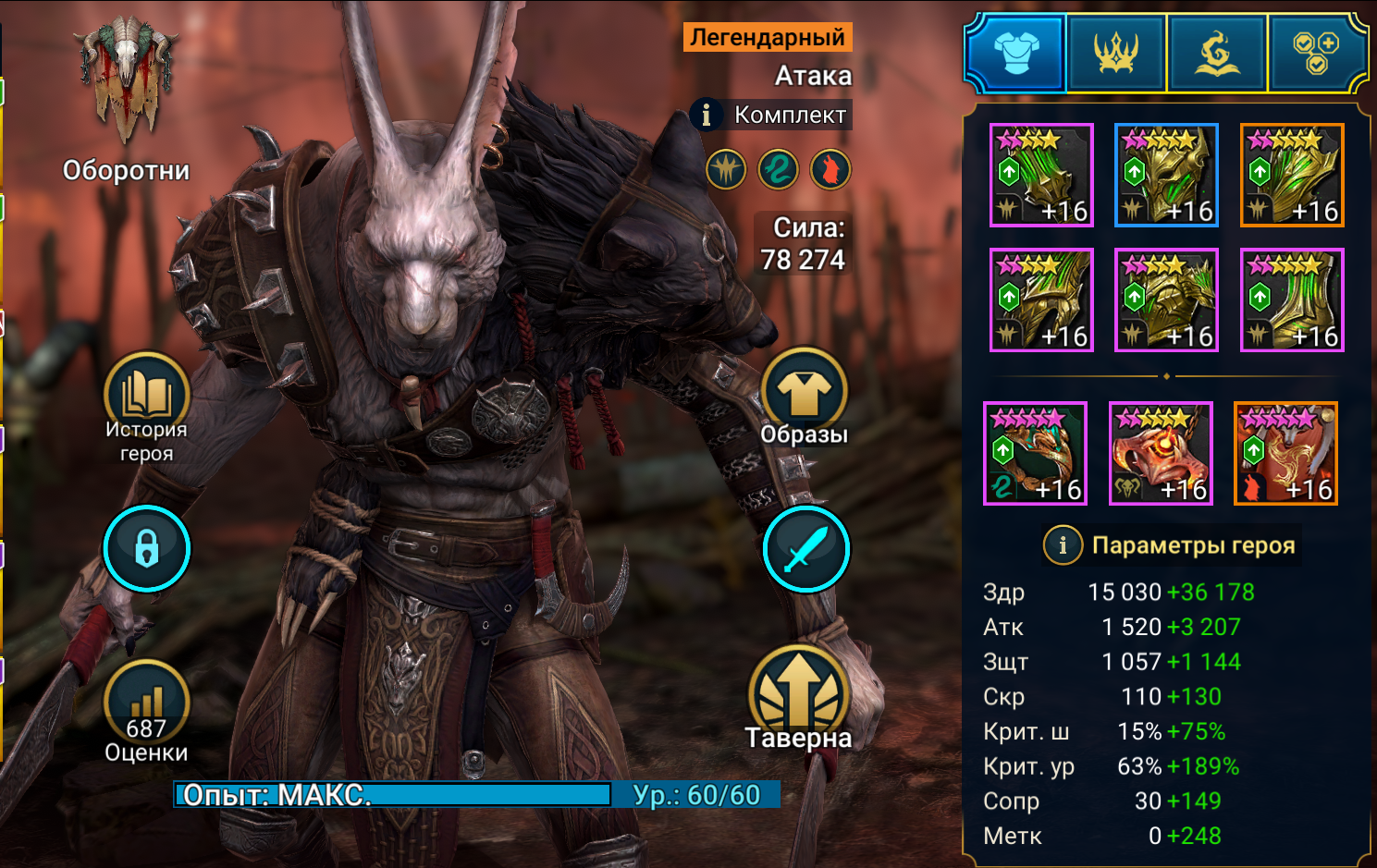This screenshot has height=868, width=1377.
Task: Select the ring accessory slot
Action: (1035, 453)
